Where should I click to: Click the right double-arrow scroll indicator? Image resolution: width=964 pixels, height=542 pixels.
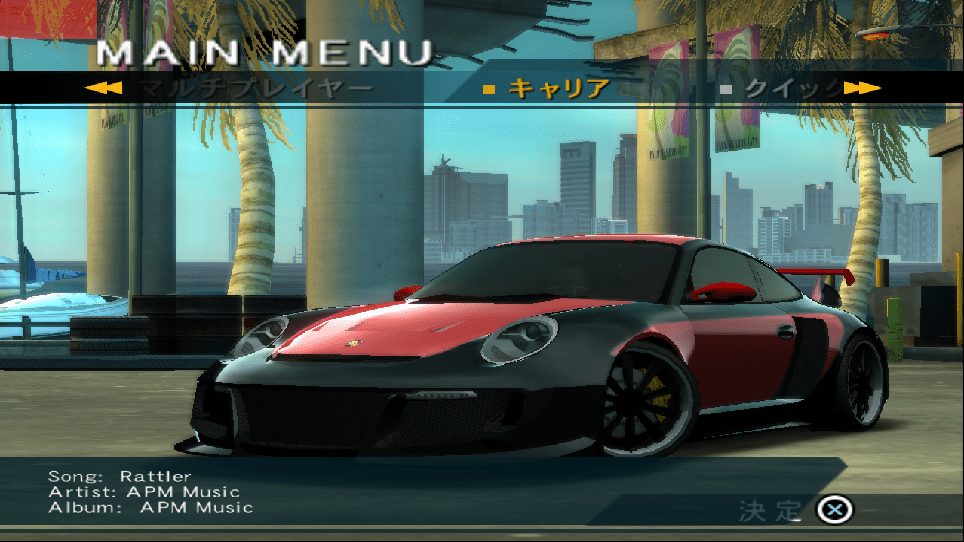click(x=862, y=88)
